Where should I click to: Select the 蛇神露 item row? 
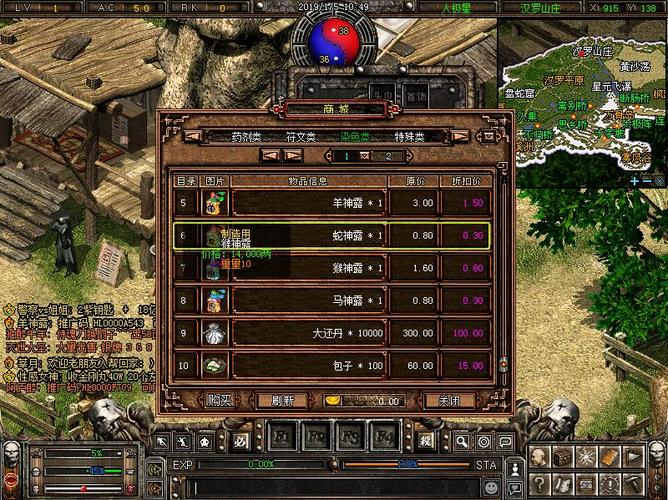point(331,235)
